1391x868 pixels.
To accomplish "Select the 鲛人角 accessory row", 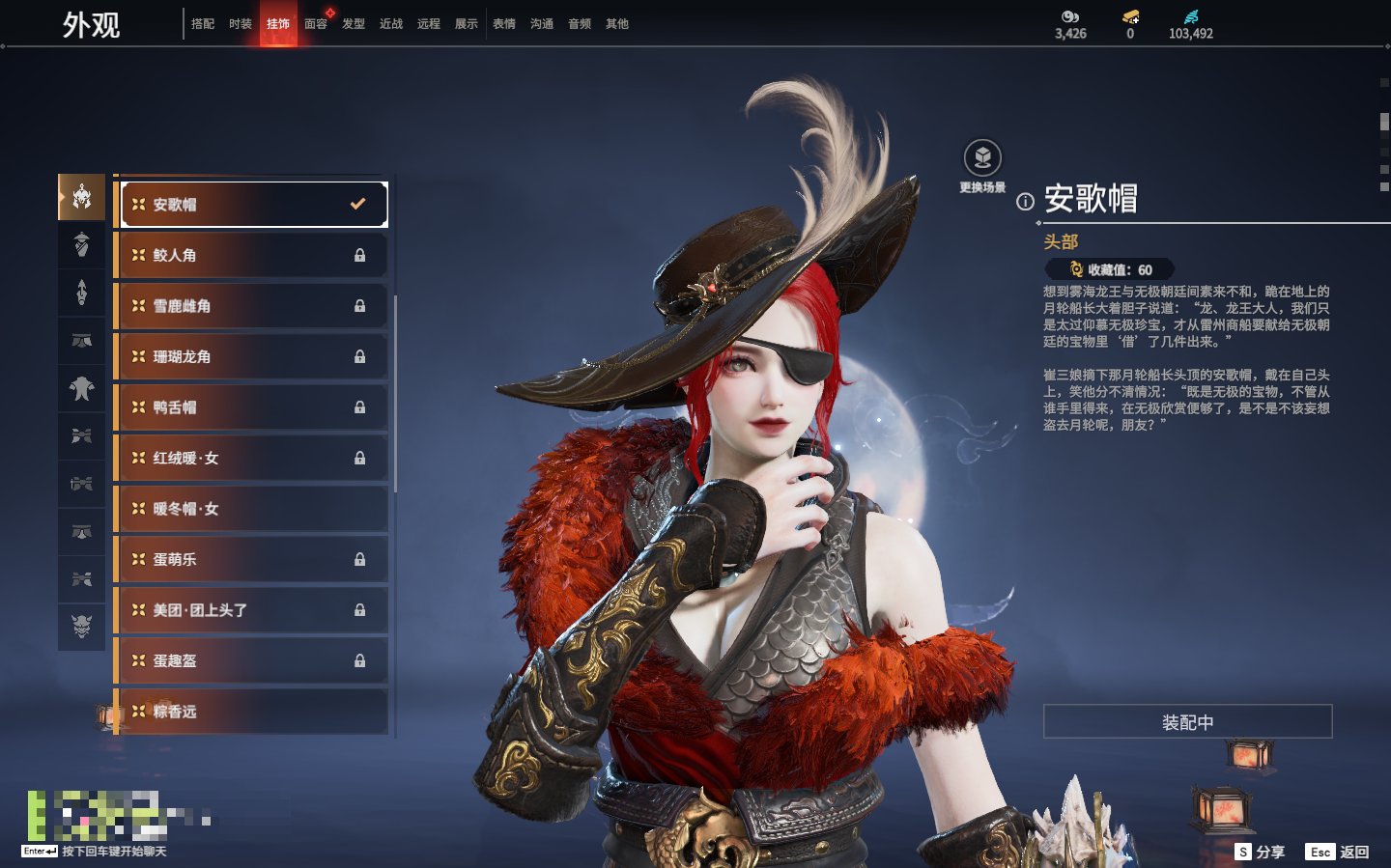I will (x=251, y=255).
